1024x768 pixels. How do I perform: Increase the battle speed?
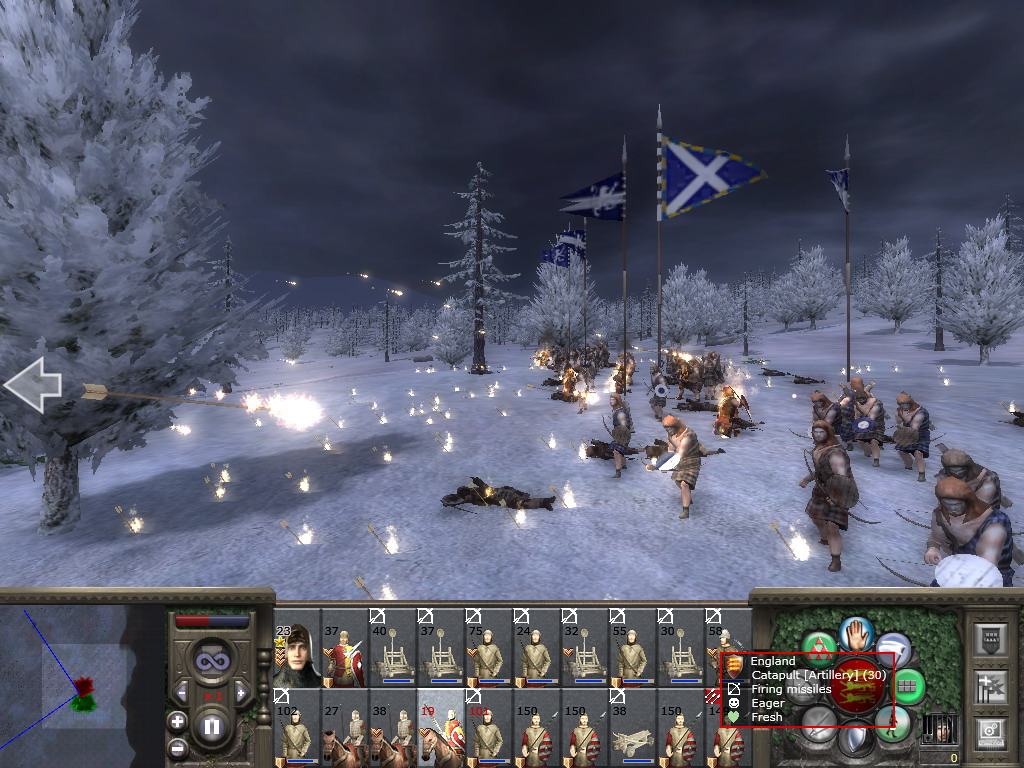[x=241, y=693]
